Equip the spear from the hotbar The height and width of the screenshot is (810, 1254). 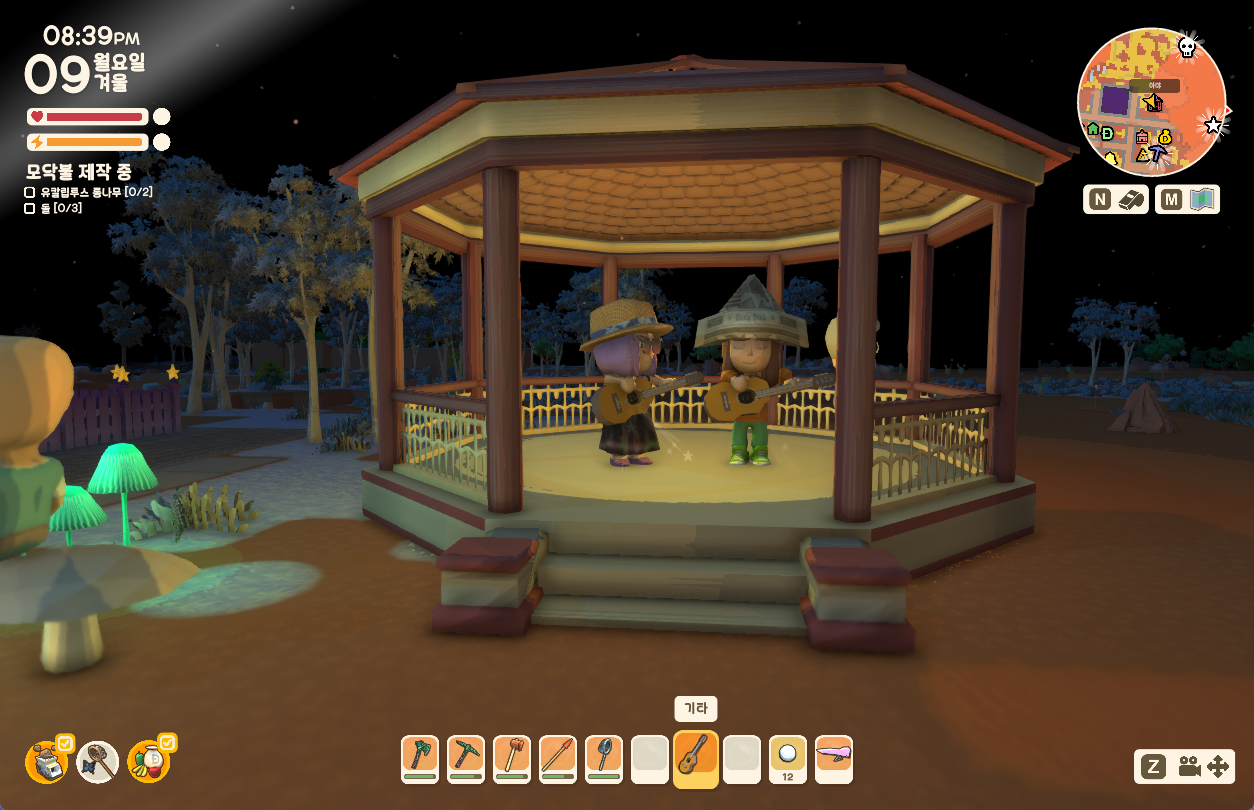tap(558, 759)
